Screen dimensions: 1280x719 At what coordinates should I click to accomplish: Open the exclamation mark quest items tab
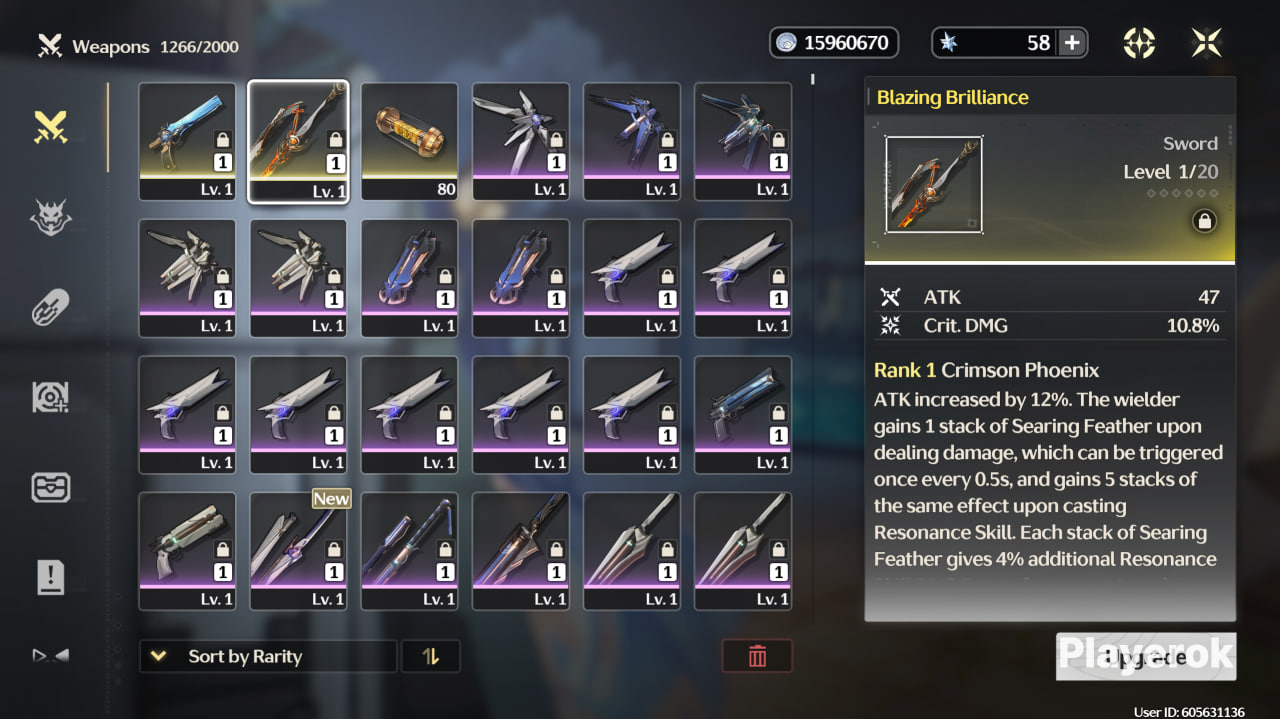tap(51, 577)
